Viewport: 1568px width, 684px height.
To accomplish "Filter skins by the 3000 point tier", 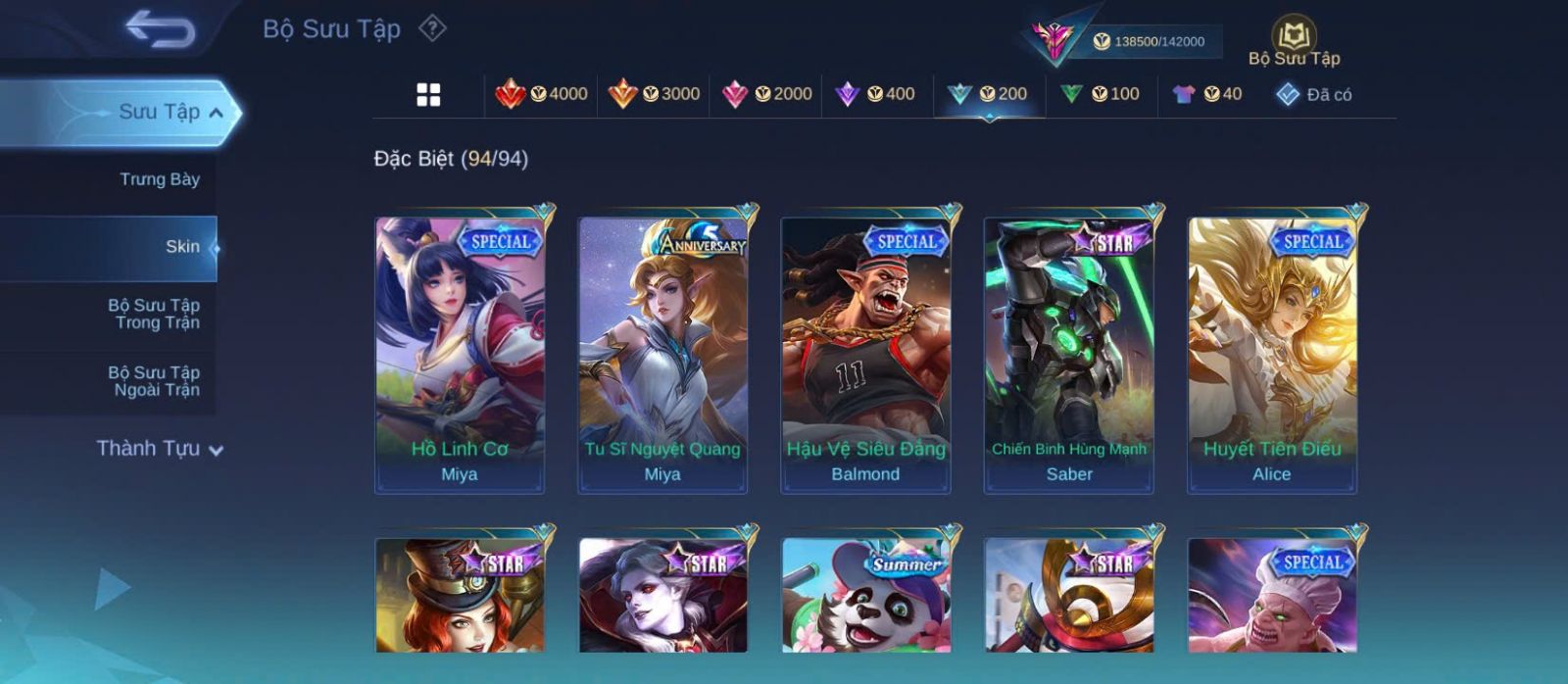I will pos(654,94).
